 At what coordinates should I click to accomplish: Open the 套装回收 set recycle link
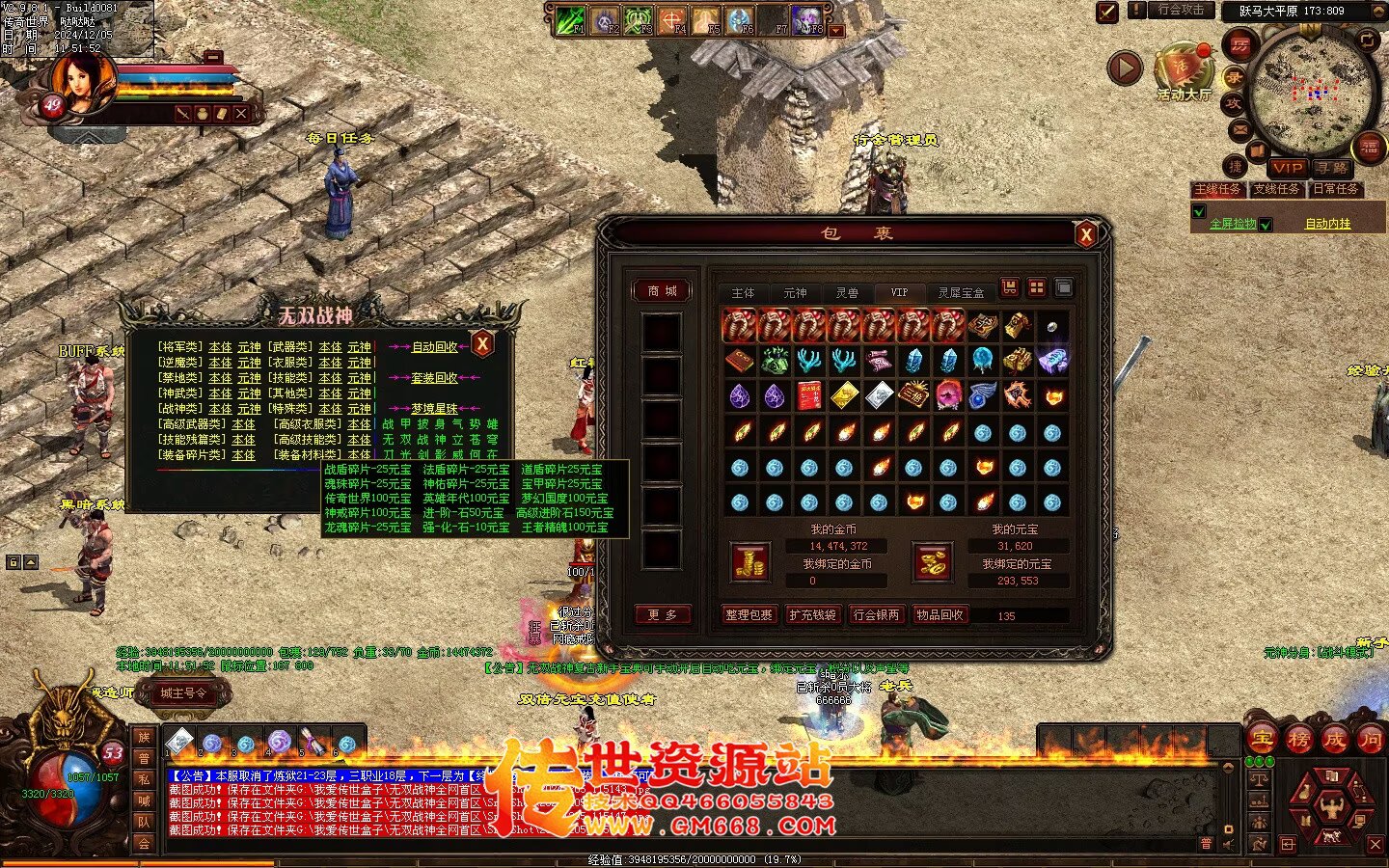(x=435, y=378)
